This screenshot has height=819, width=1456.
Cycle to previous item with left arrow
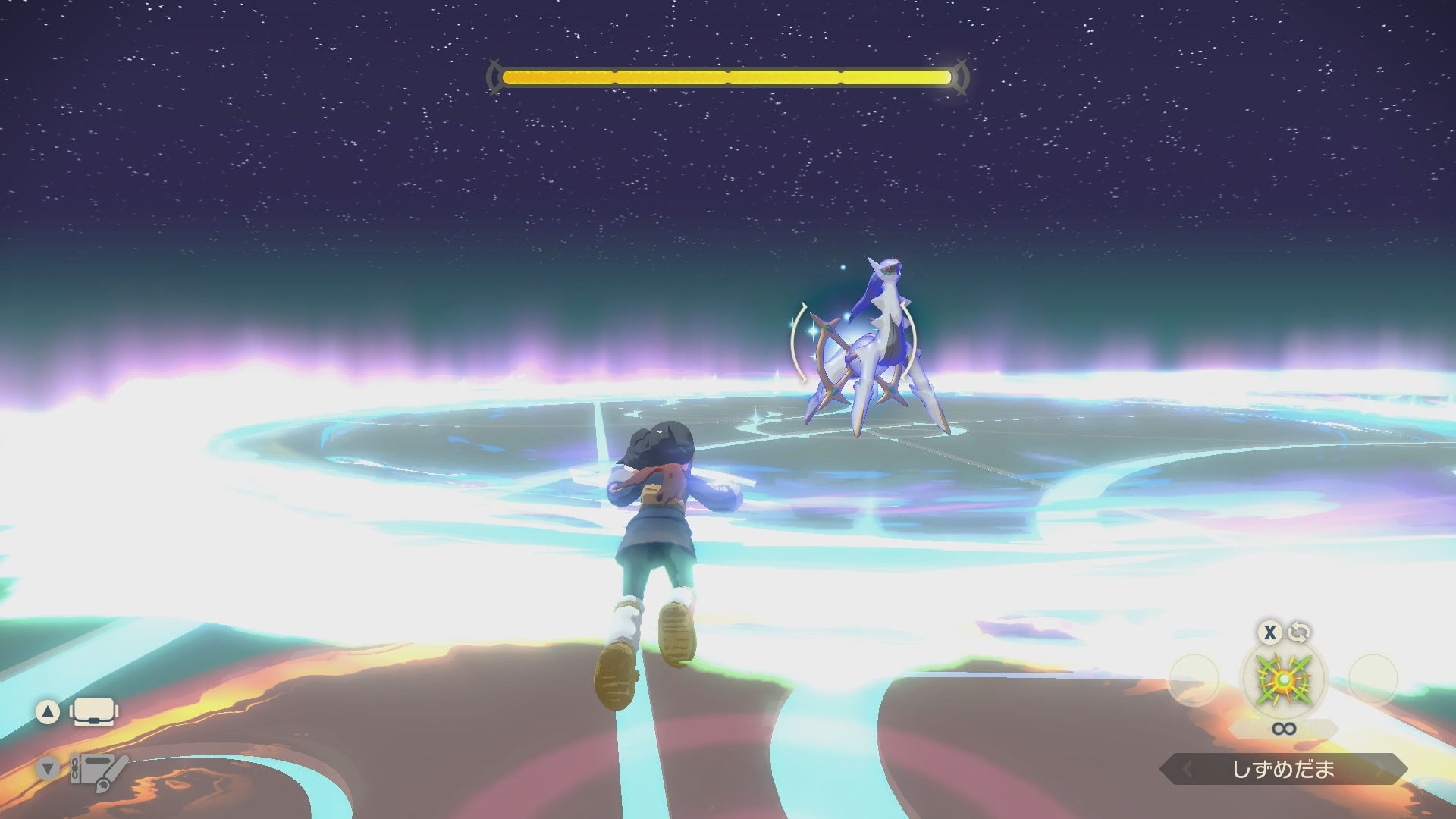click(1188, 770)
